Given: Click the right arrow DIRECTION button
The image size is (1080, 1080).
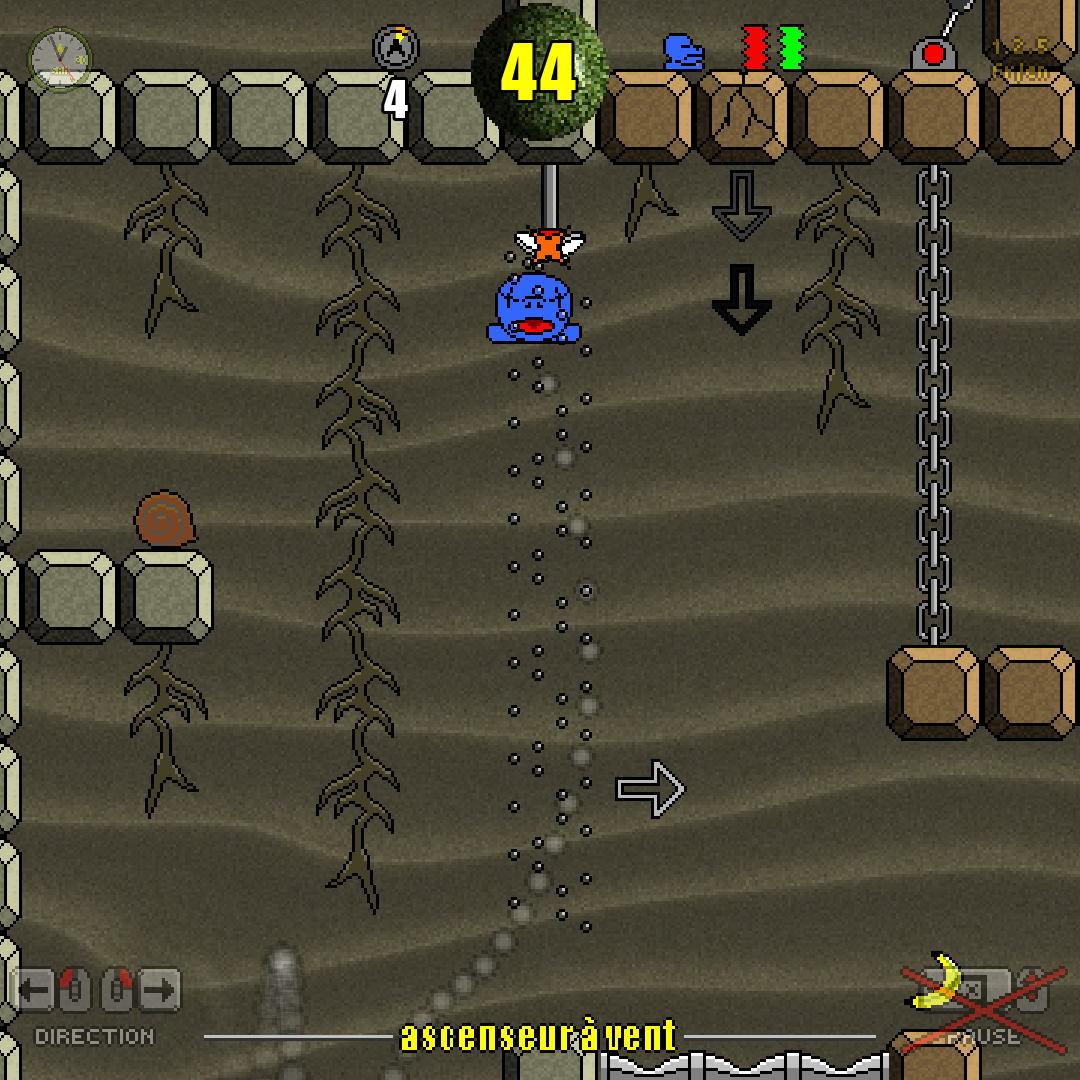Looking at the screenshot, I should (159, 992).
